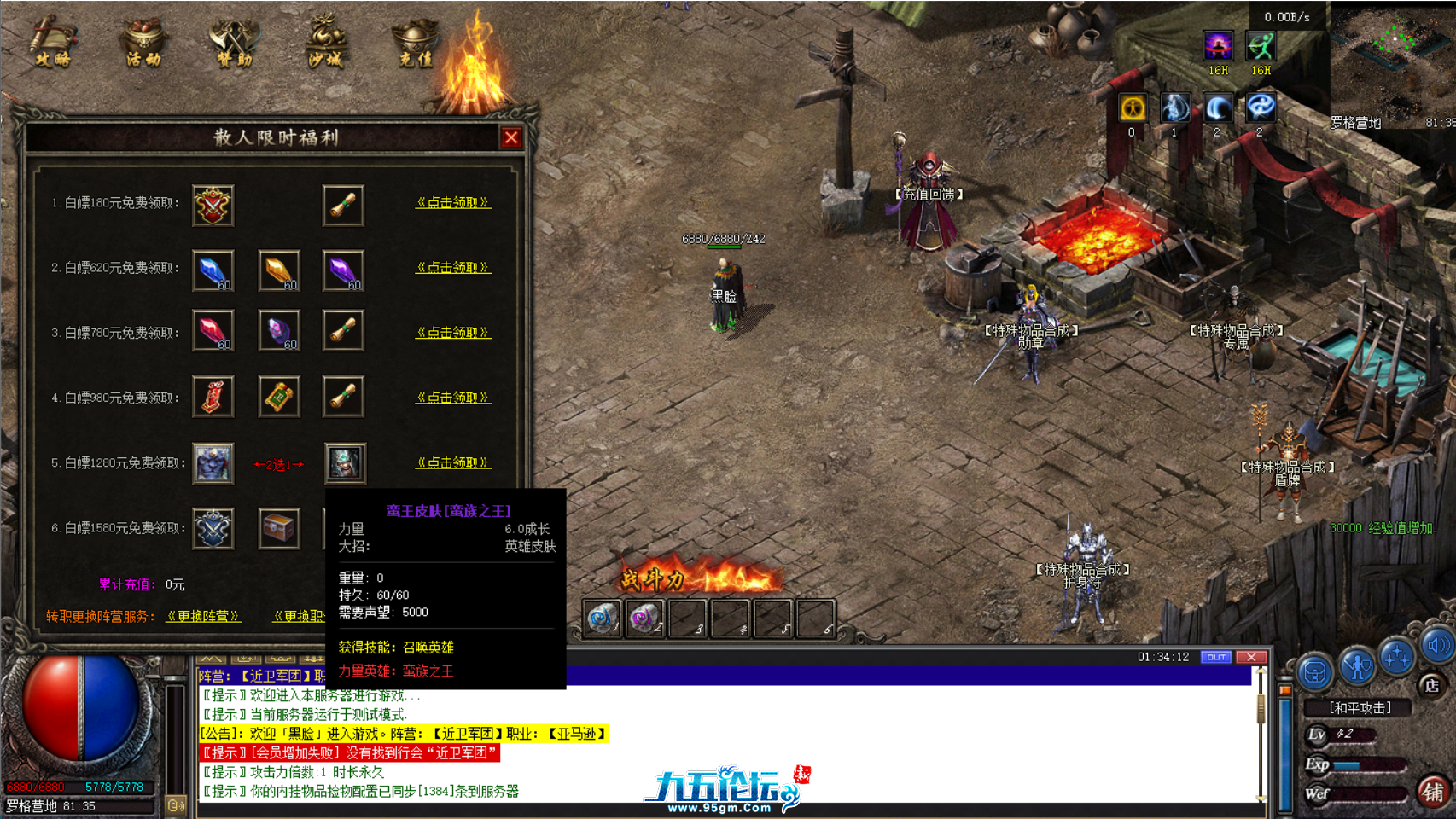Click the Exp progress bar
This screenshot has height=819, width=1456.
[x=1366, y=764]
